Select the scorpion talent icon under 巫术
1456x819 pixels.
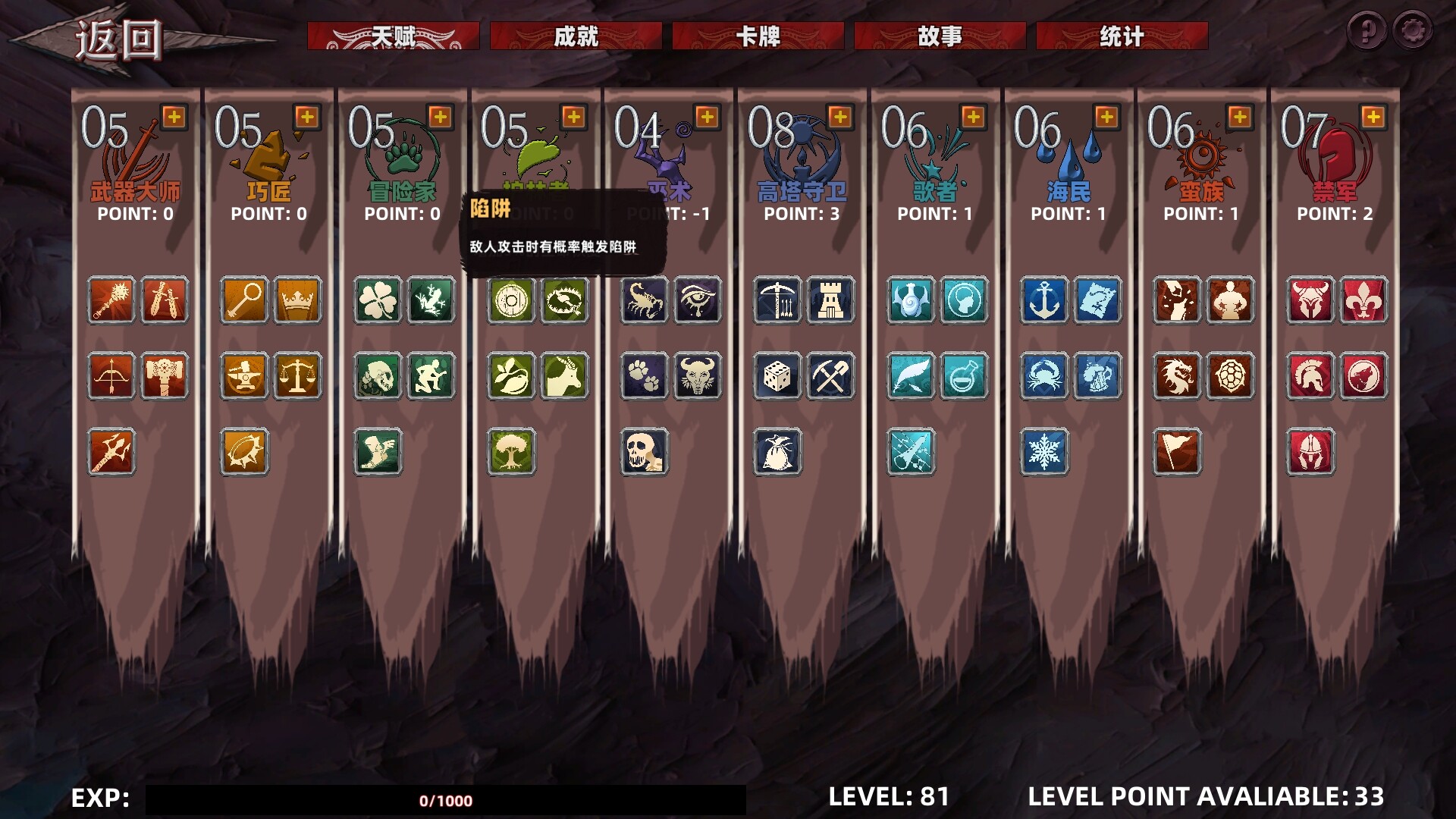coord(644,300)
